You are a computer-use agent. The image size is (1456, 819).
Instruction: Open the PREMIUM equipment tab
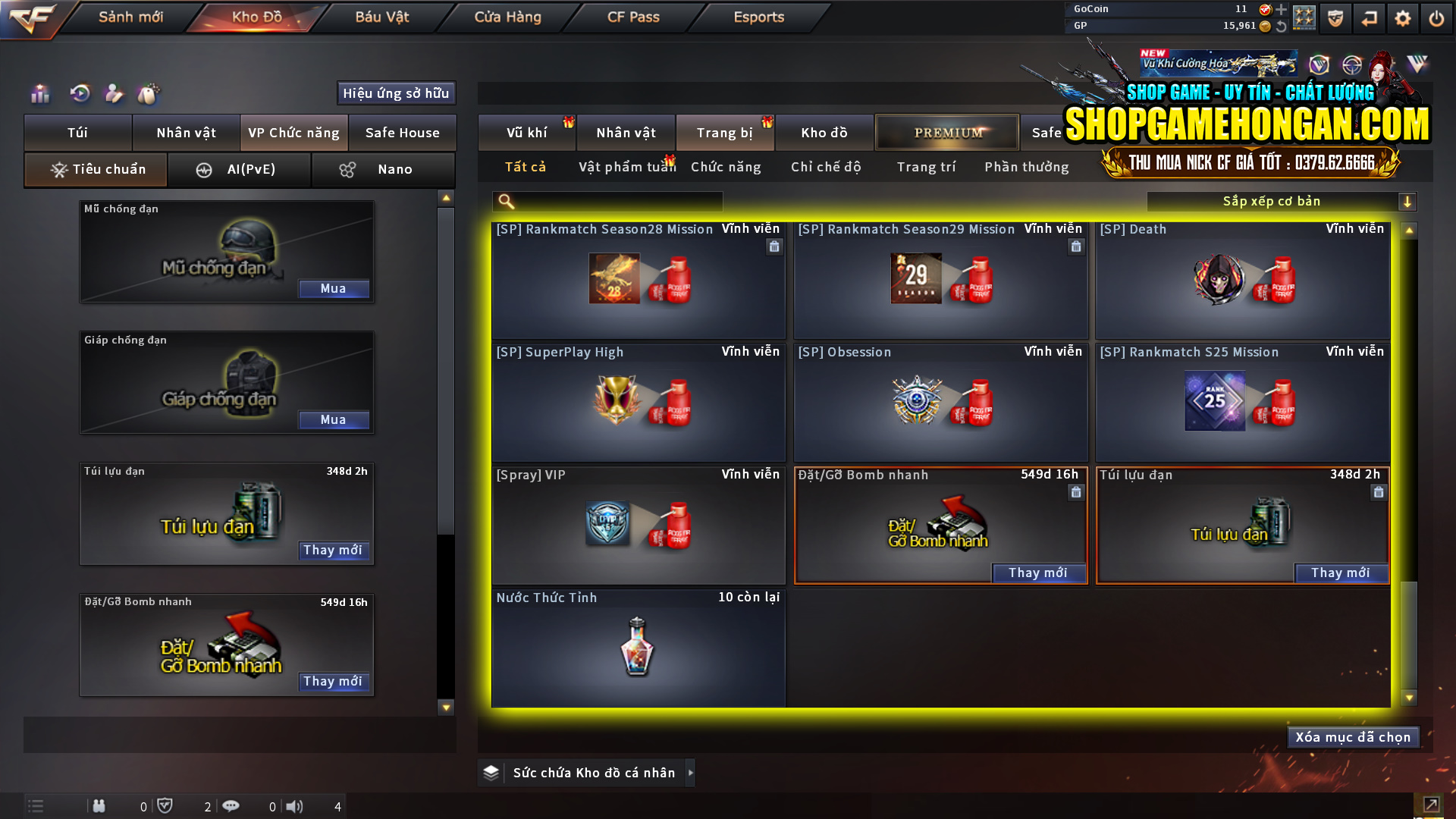(x=946, y=132)
